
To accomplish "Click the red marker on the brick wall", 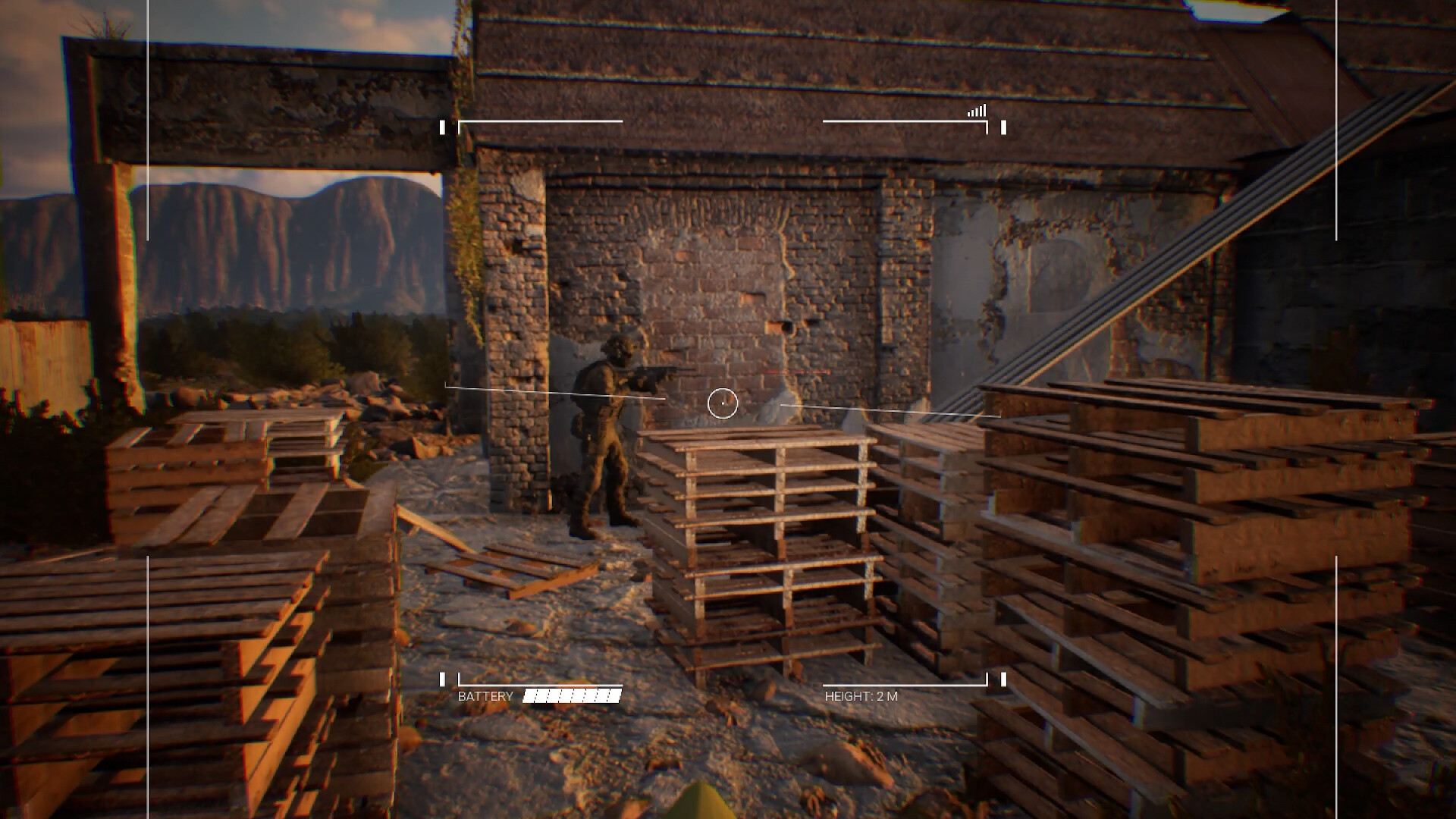I will [796, 372].
